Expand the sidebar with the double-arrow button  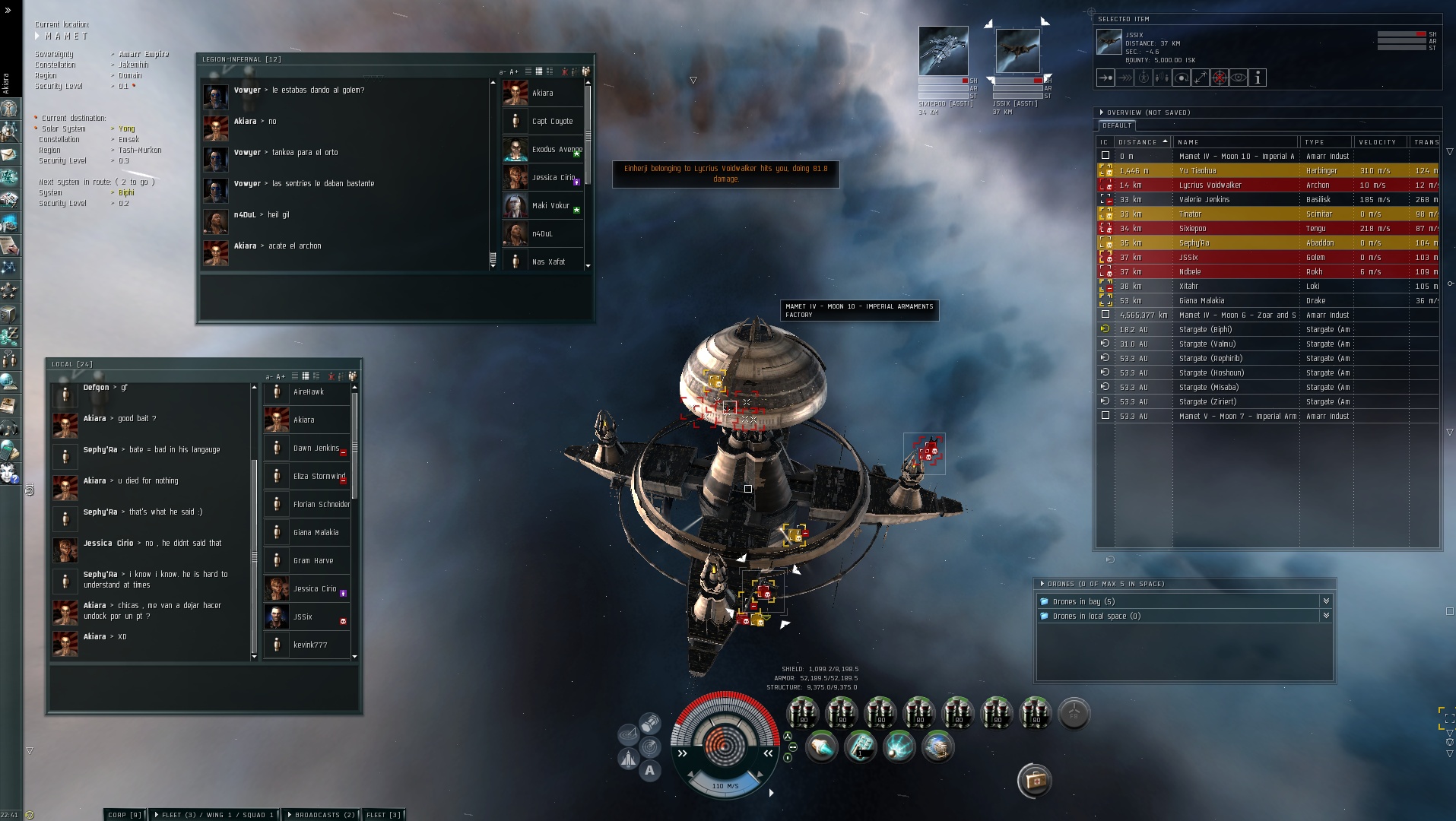click(x=8, y=11)
